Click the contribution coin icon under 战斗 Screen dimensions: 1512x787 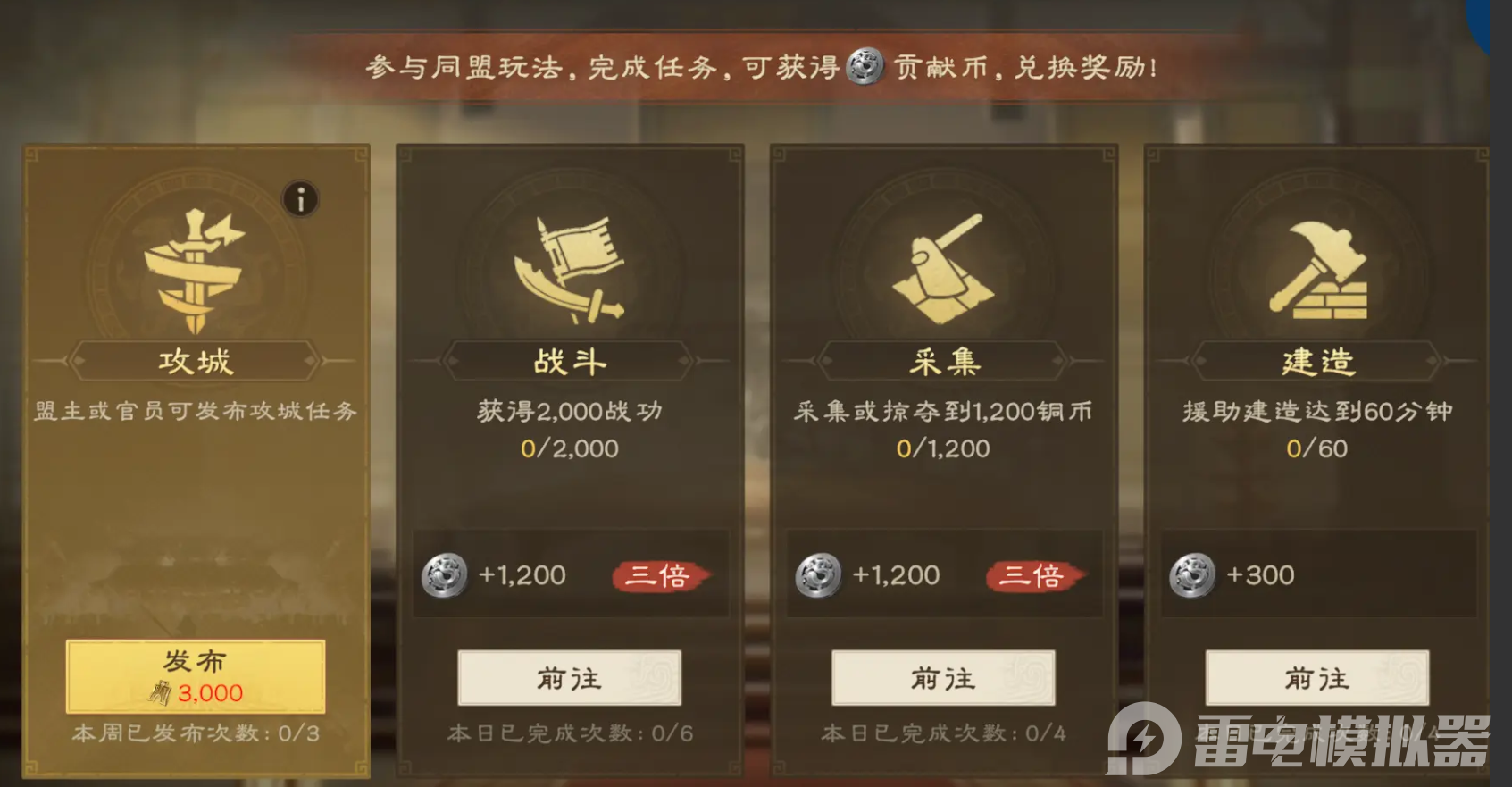[x=444, y=576]
